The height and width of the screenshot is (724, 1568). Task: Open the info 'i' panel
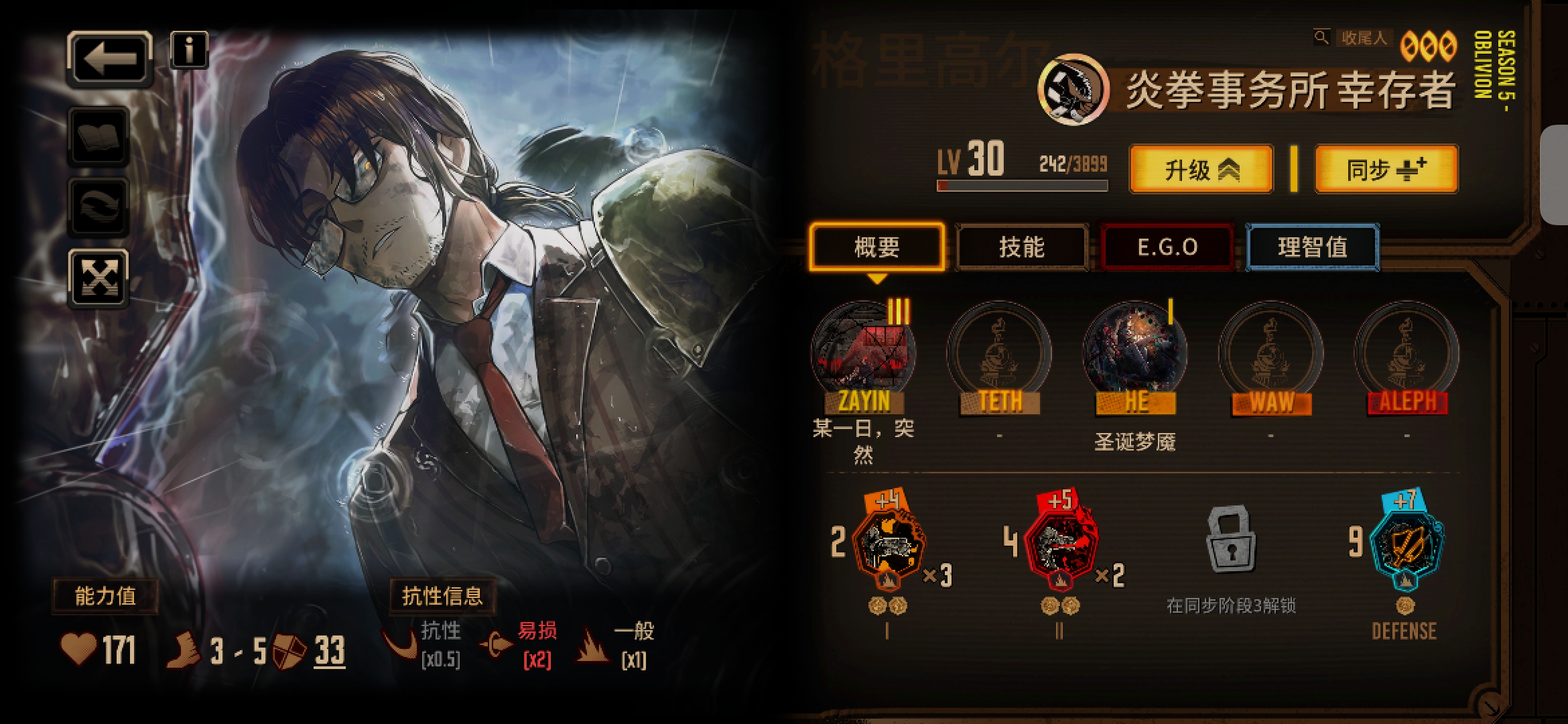[189, 50]
